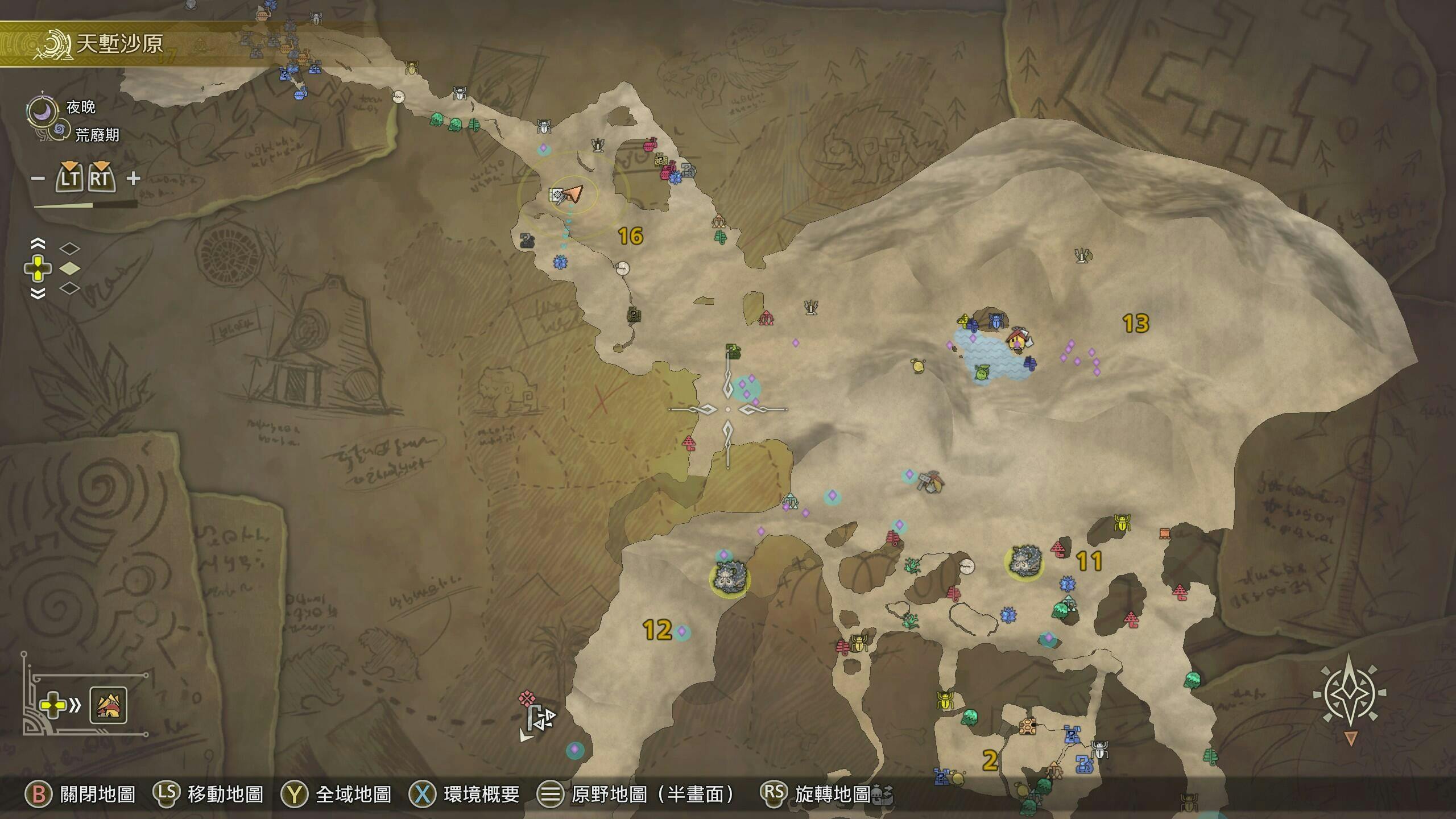Select the area 2 number marker

coord(990,760)
